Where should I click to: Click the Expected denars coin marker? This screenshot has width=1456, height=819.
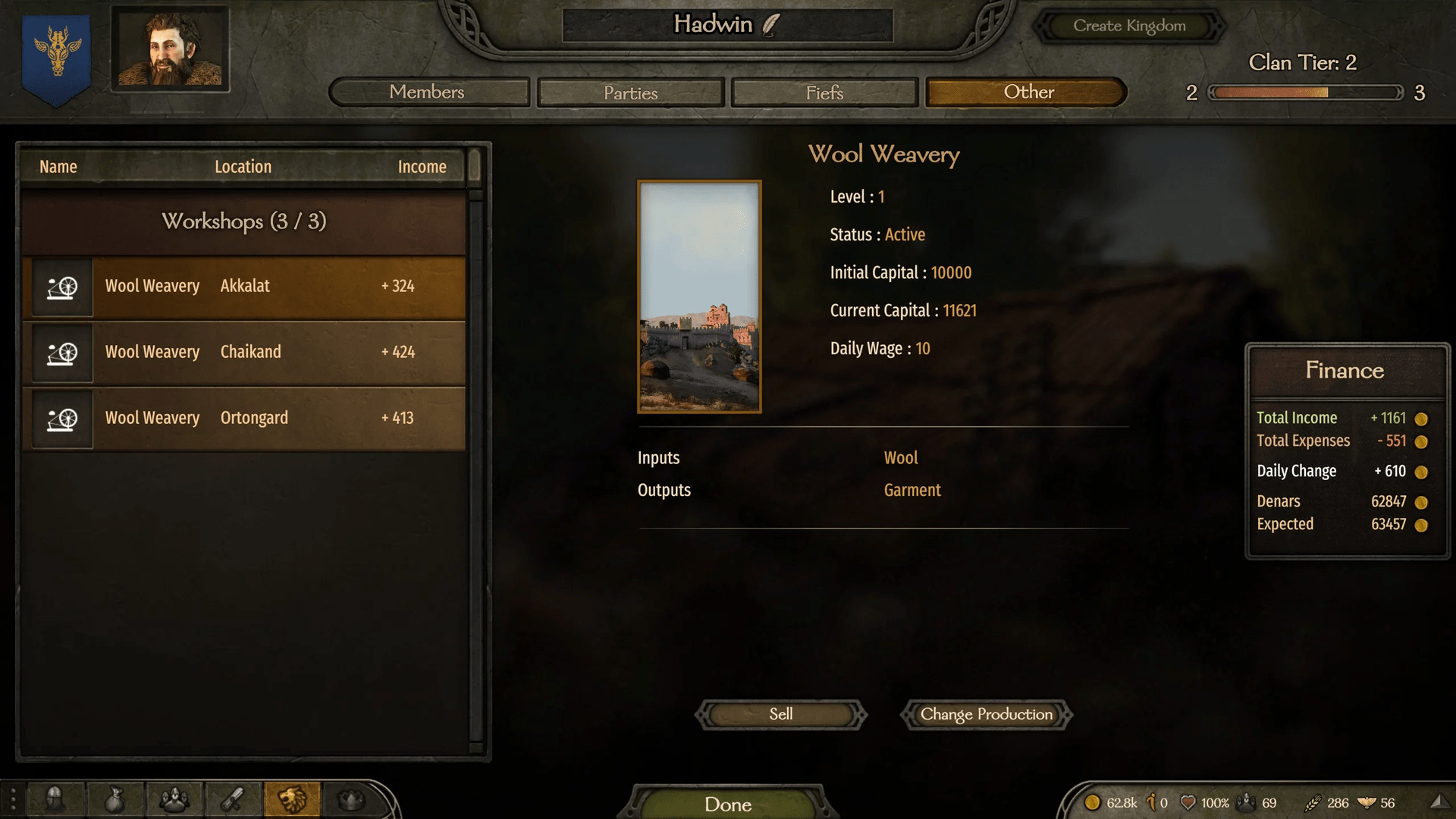click(1422, 524)
